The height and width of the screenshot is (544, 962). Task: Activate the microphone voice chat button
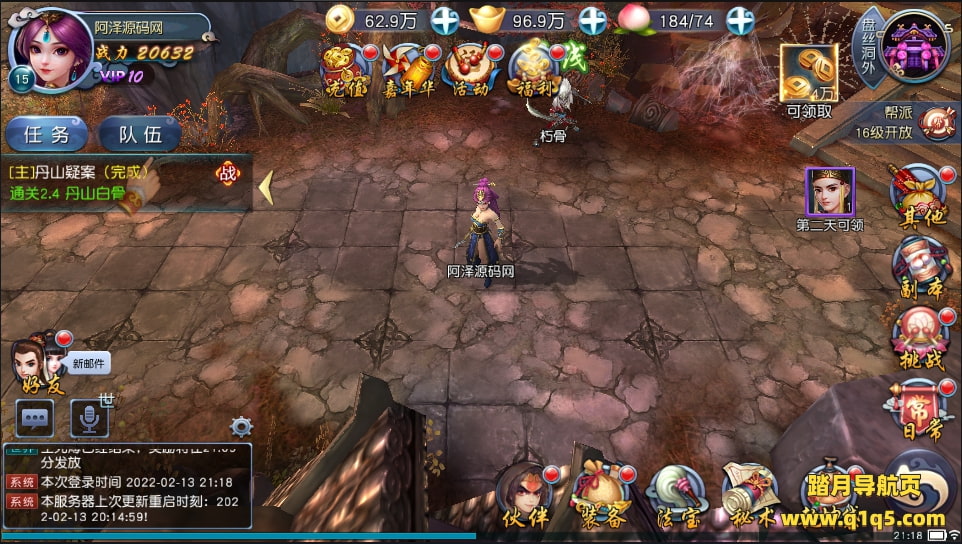(89, 418)
